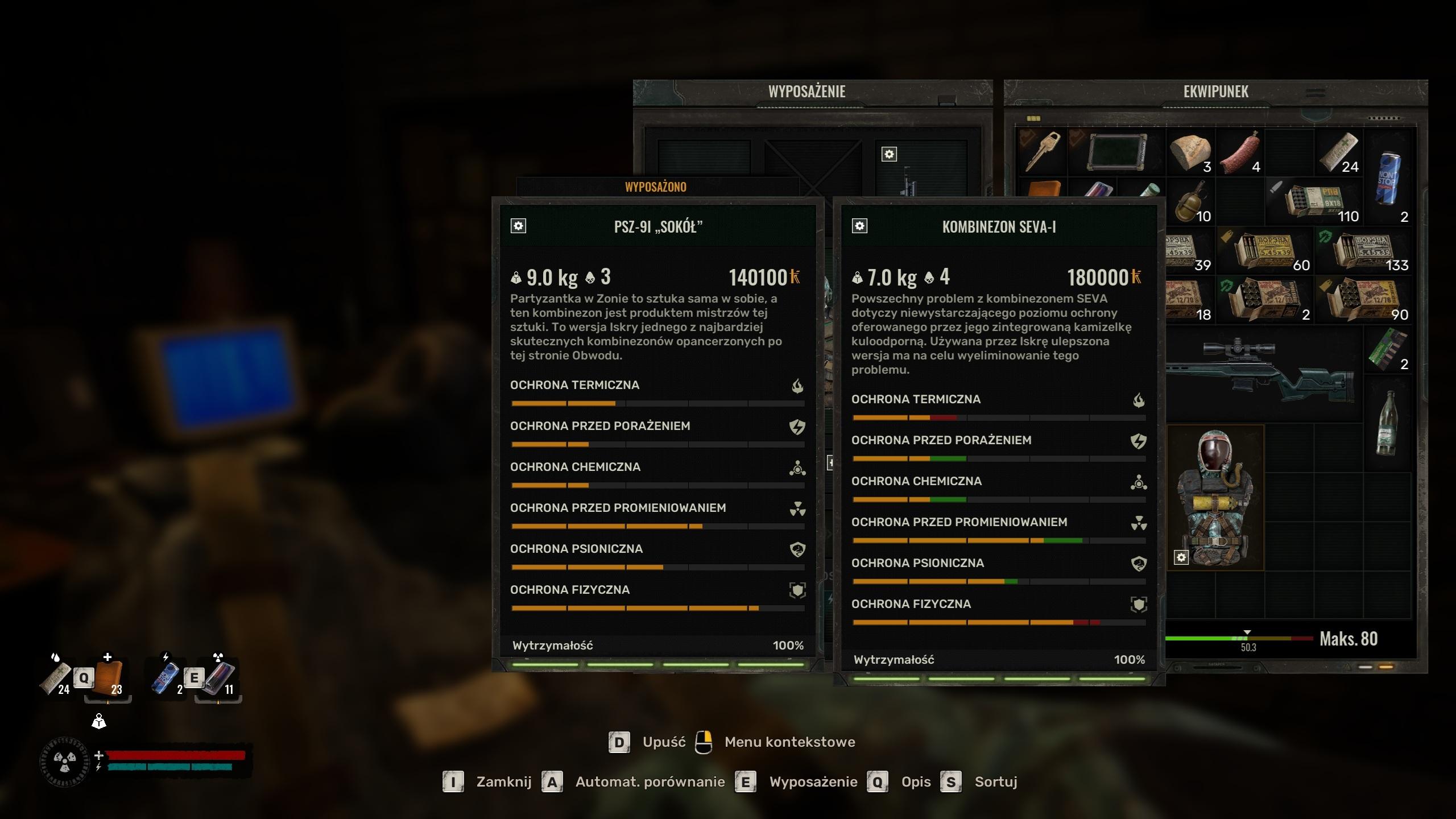Use the quick-slot medkit with count 23
The width and height of the screenshot is (1456, 819).
[108, 678]
